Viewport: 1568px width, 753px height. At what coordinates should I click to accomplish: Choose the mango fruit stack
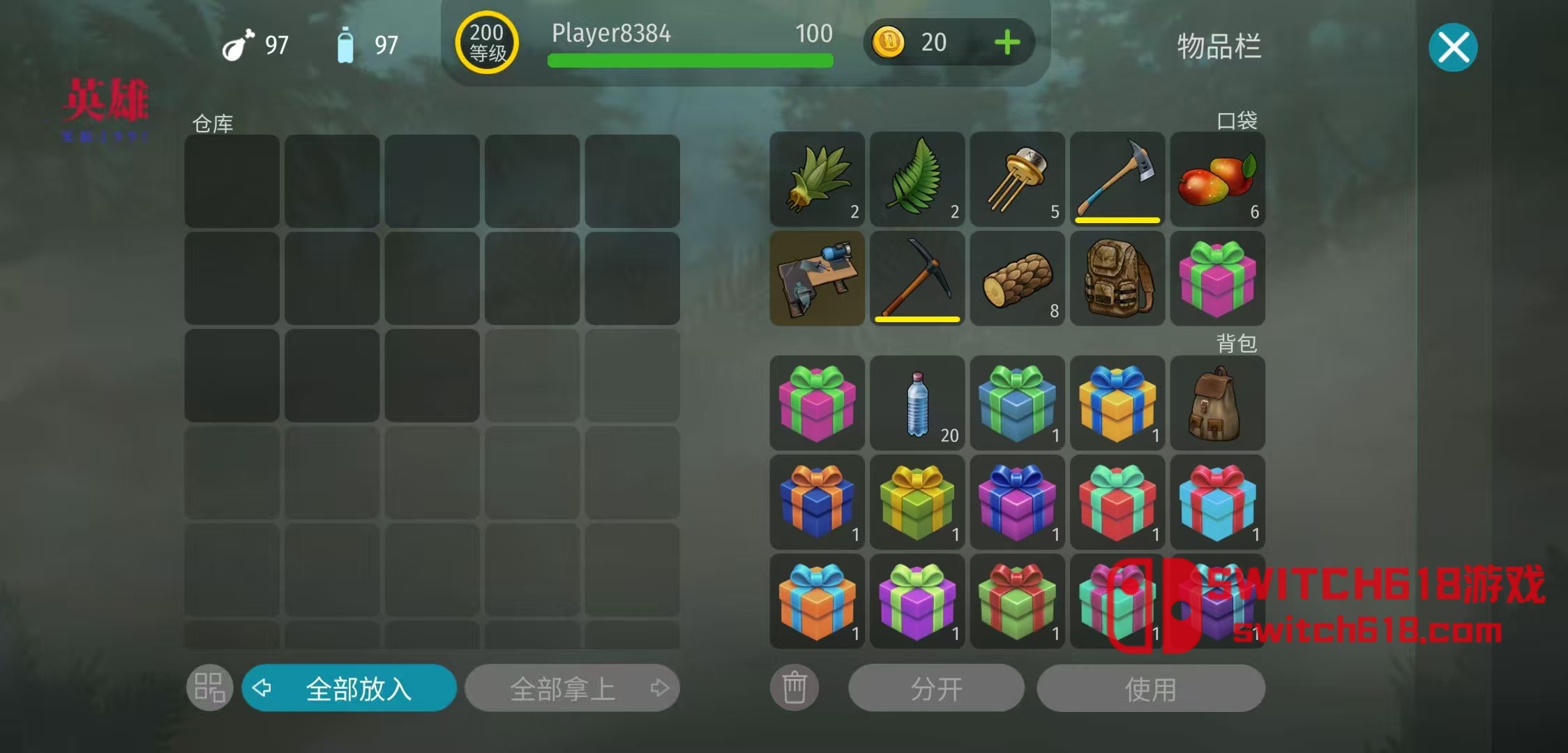point(1217,178)
